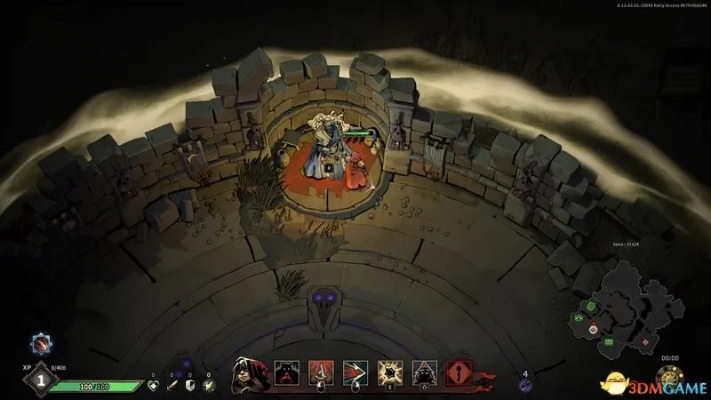Click the heart stat icon

tap(153, 384)
